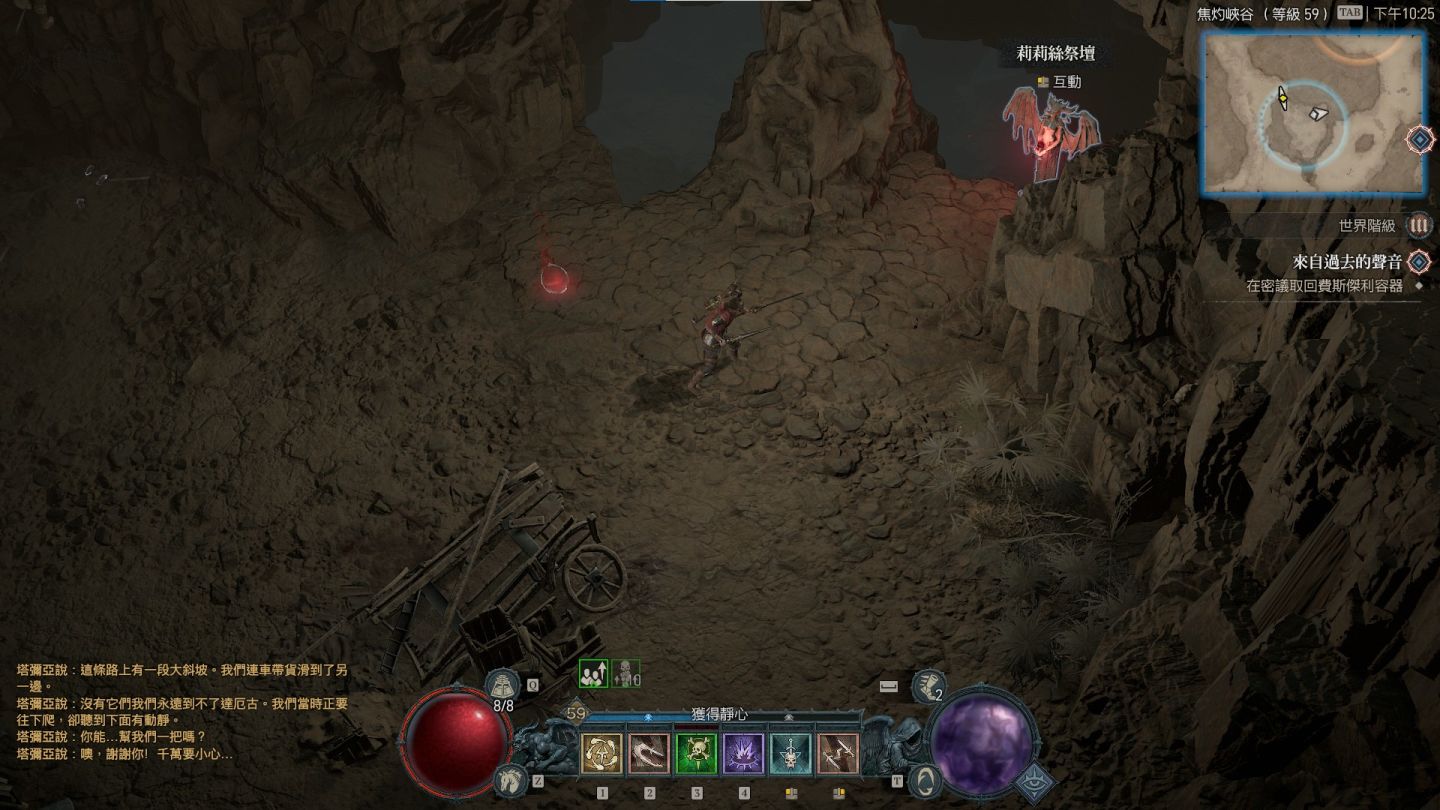Trigger the evade boot icon

click(x=928, y=685)
